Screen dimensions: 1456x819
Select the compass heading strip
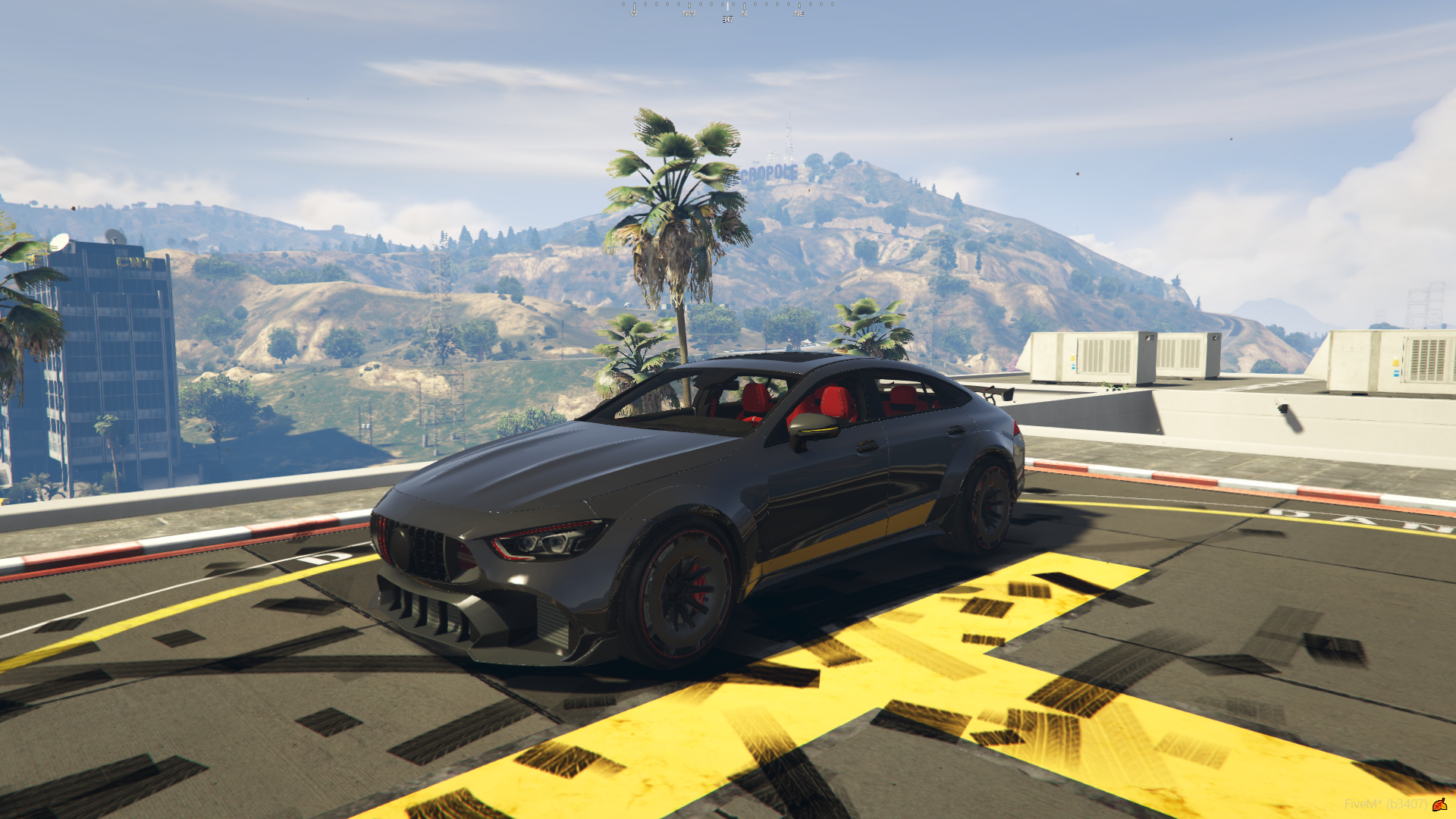click(x=727, y=10)
